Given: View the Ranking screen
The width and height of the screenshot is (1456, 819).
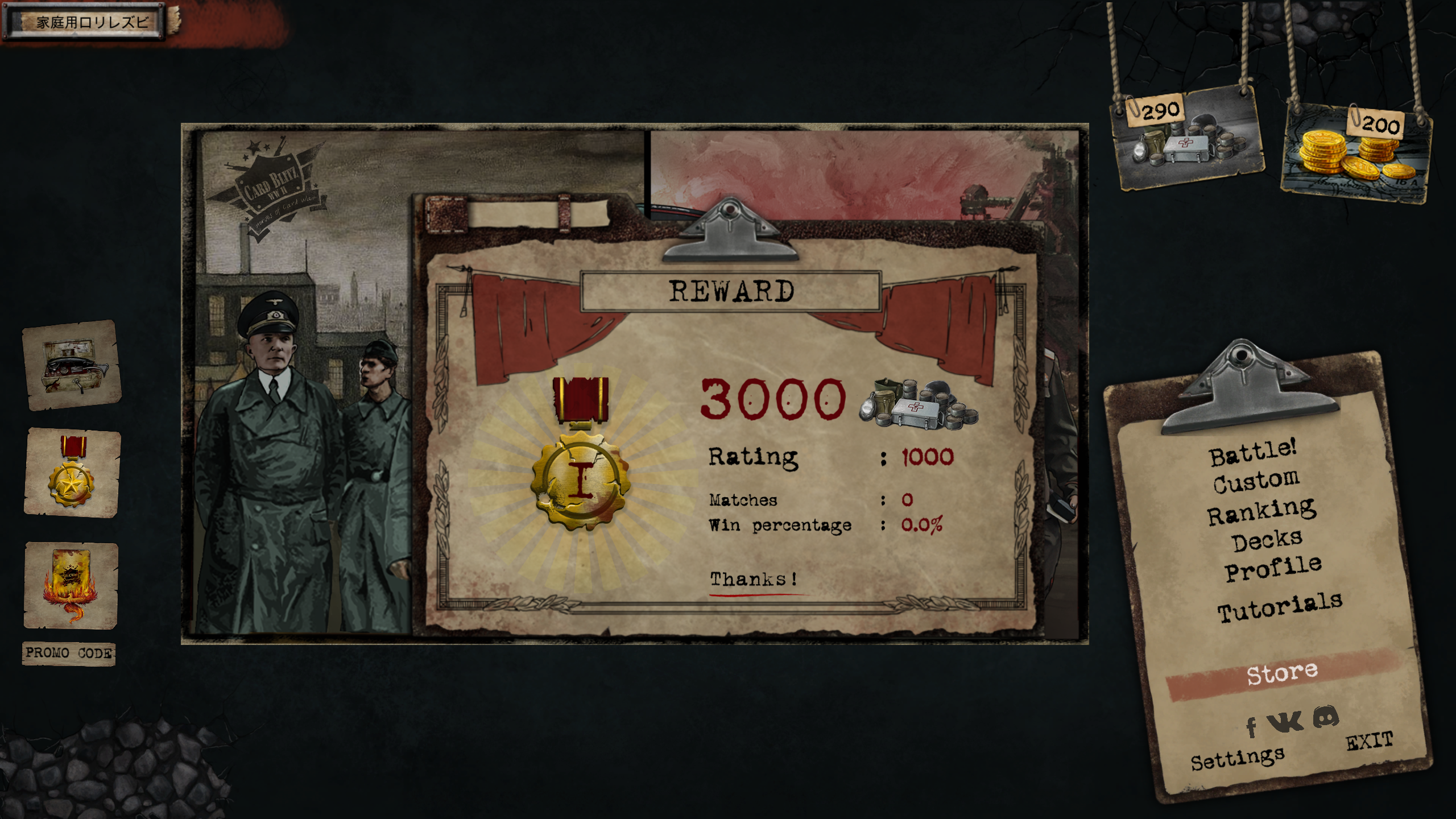Looking at the screenshot, I should (1261, 511).
